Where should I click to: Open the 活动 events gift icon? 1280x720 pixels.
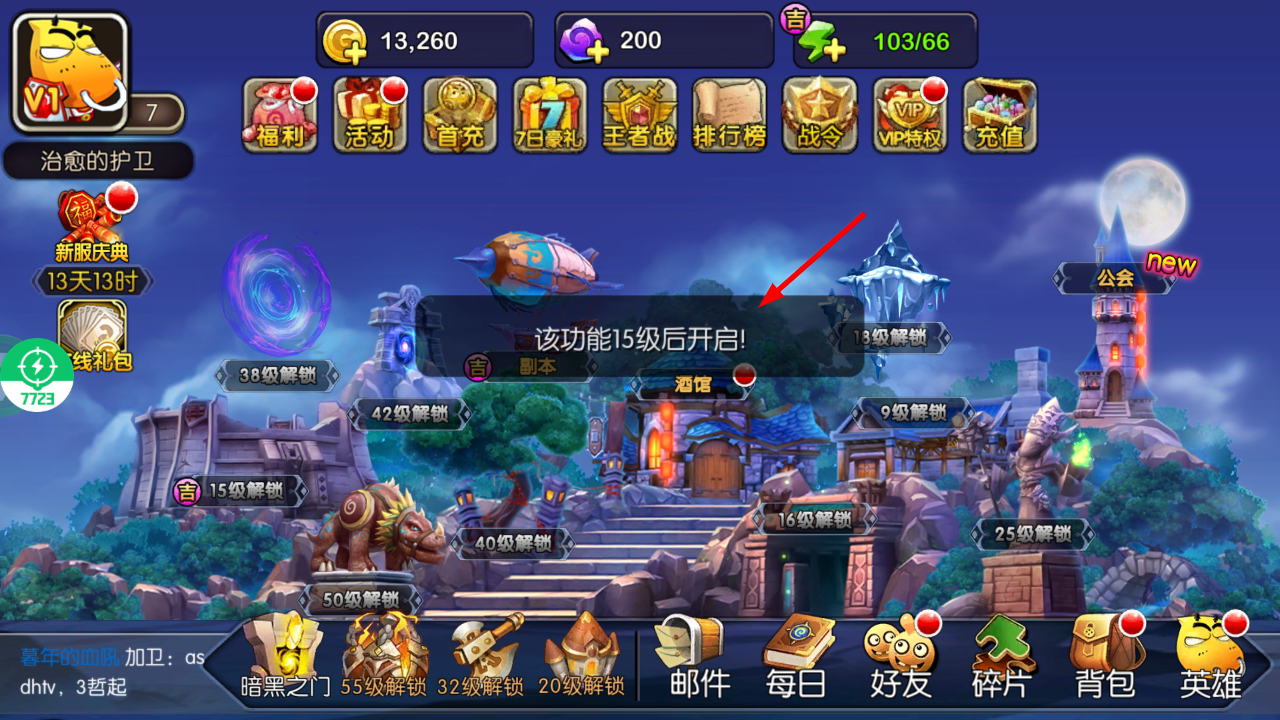pos(370,115)
